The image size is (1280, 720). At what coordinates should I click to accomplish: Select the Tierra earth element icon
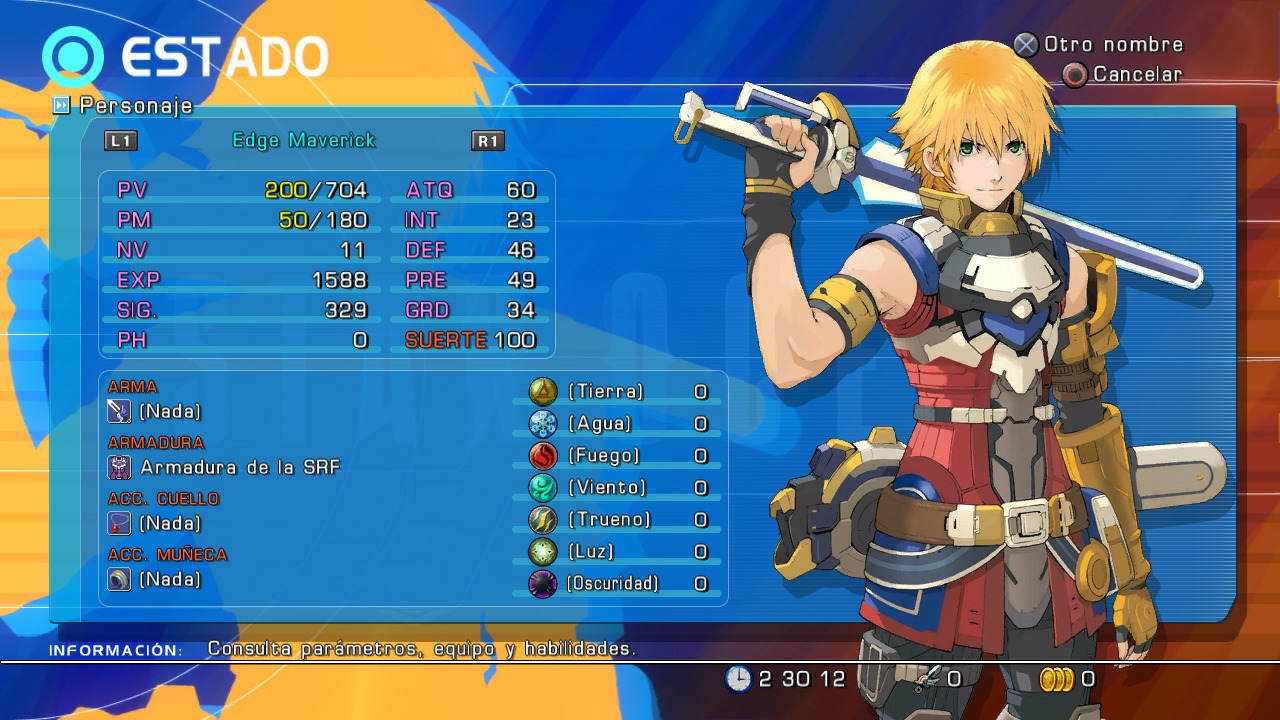(541, 392)
